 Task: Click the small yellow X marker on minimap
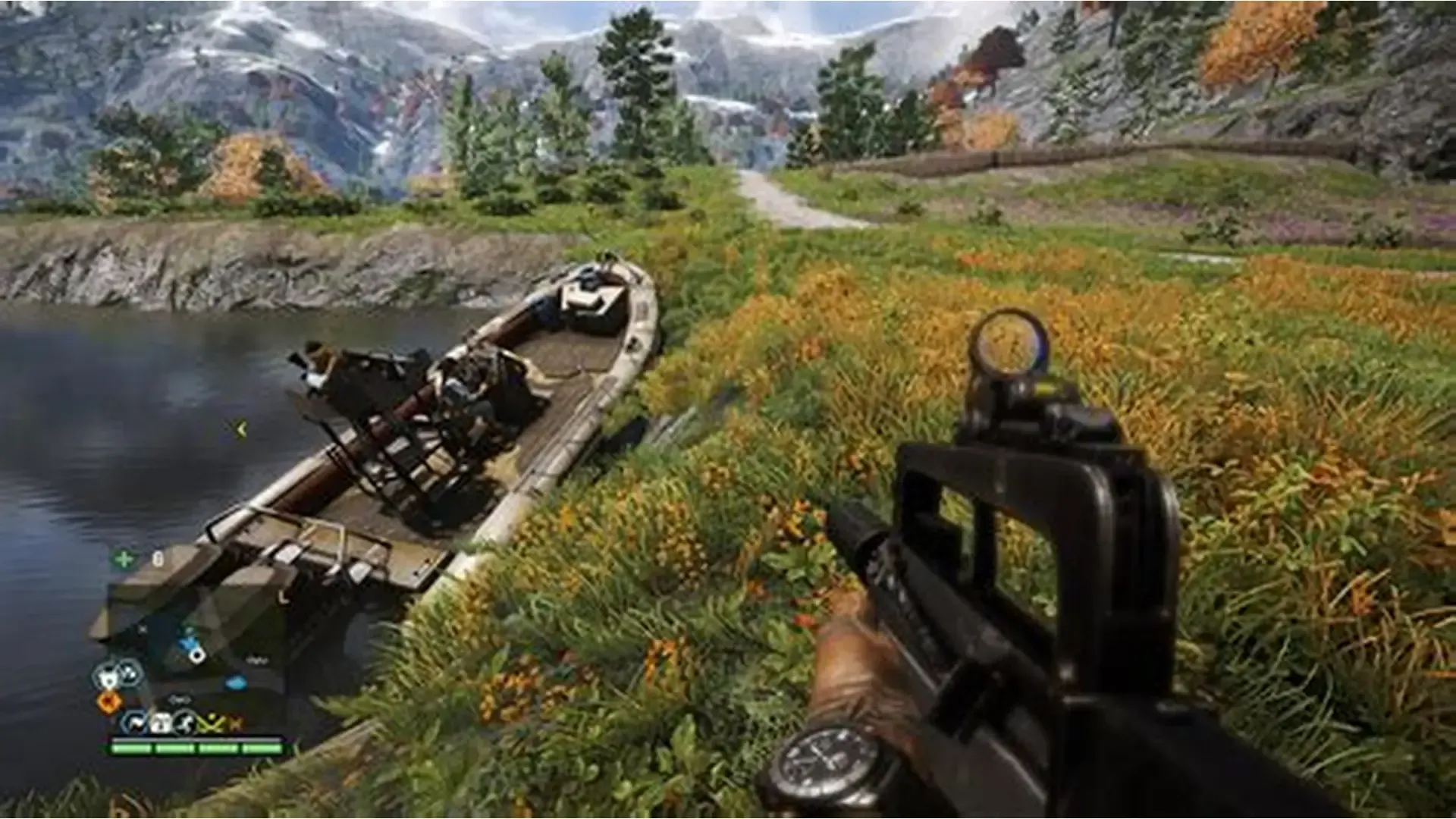click(x=237, y=723)
